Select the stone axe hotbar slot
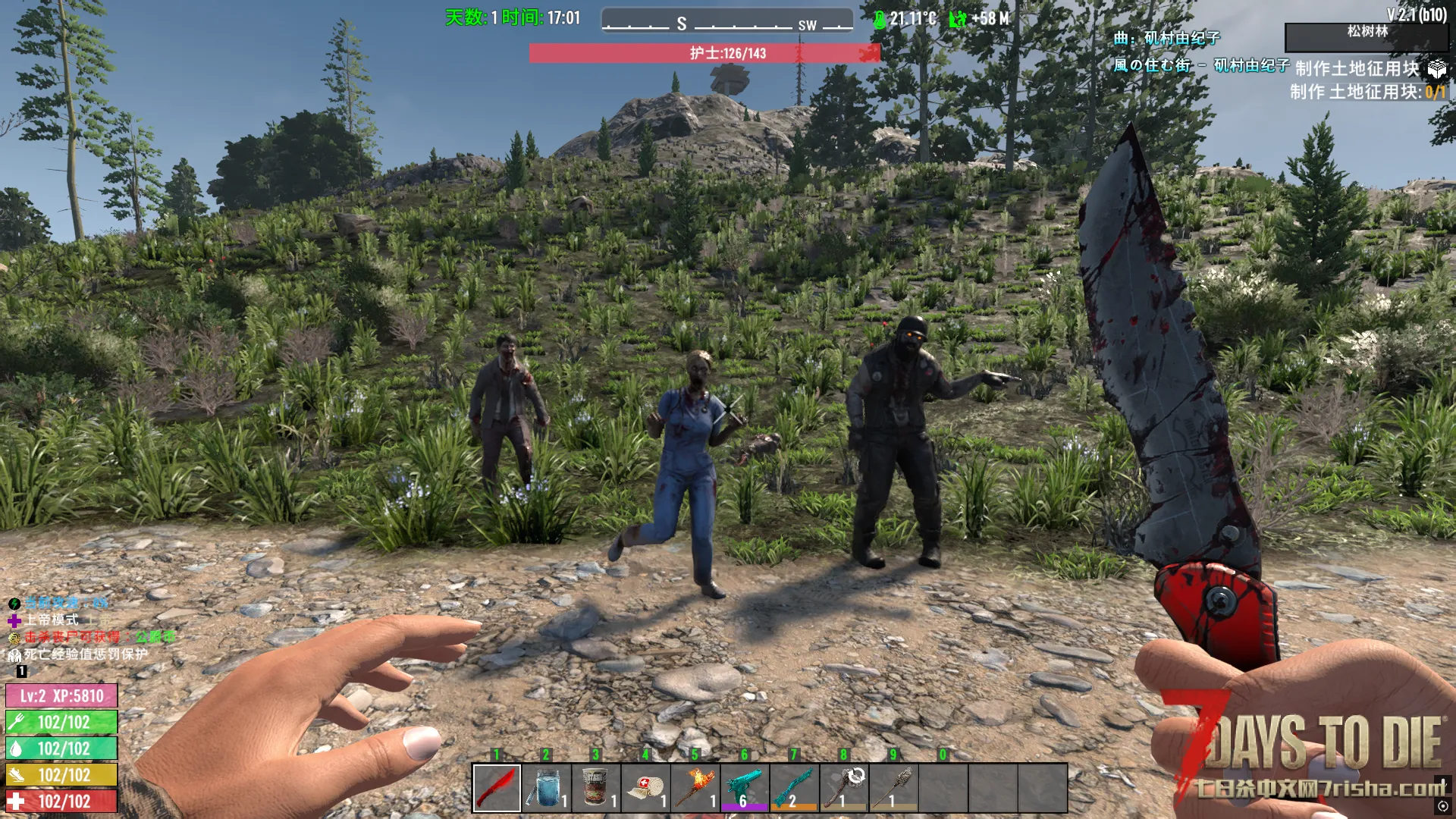 coord(844,787)
